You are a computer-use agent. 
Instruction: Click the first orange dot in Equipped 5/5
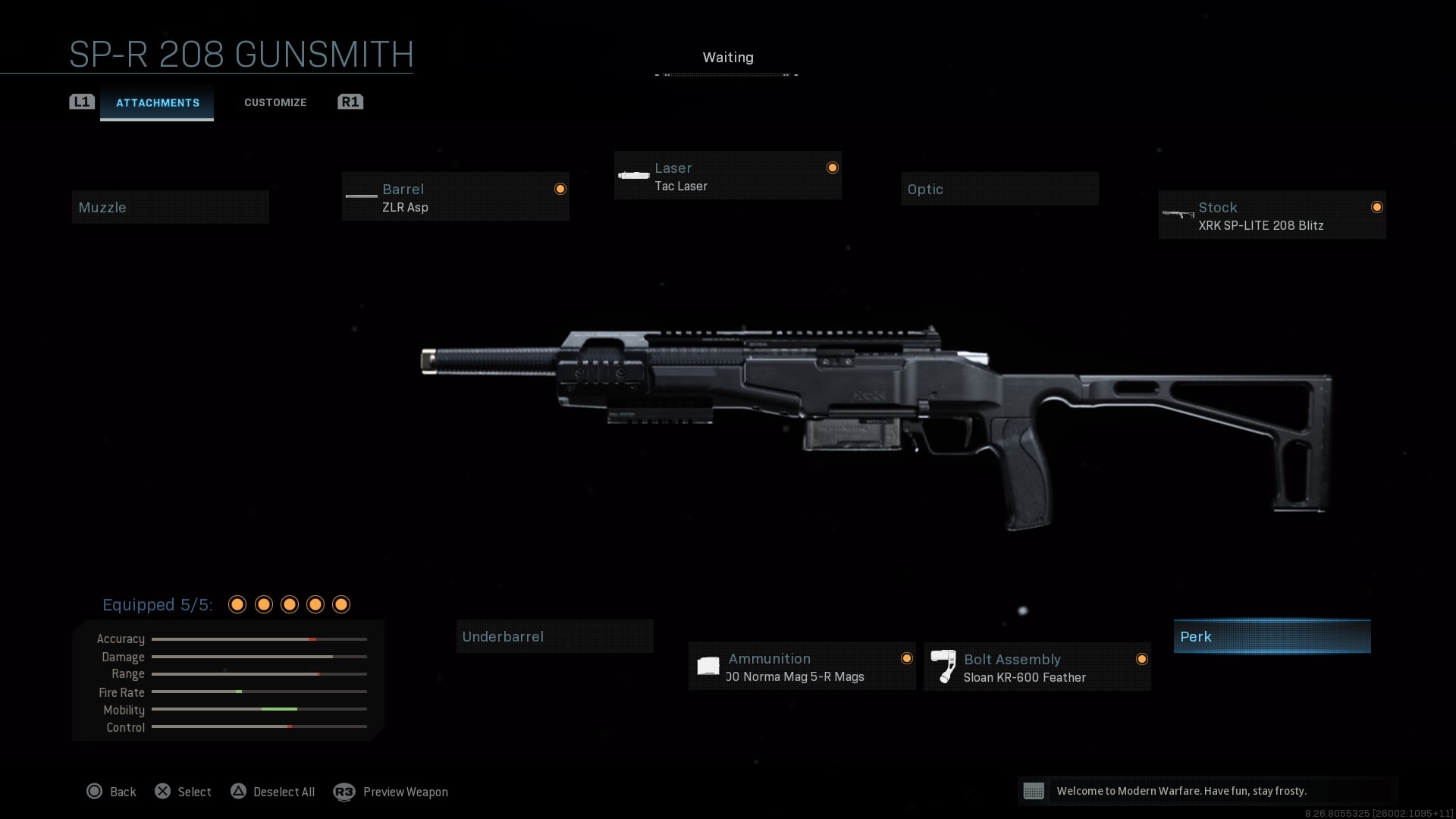pyautogui.click(x=237, y=604)
